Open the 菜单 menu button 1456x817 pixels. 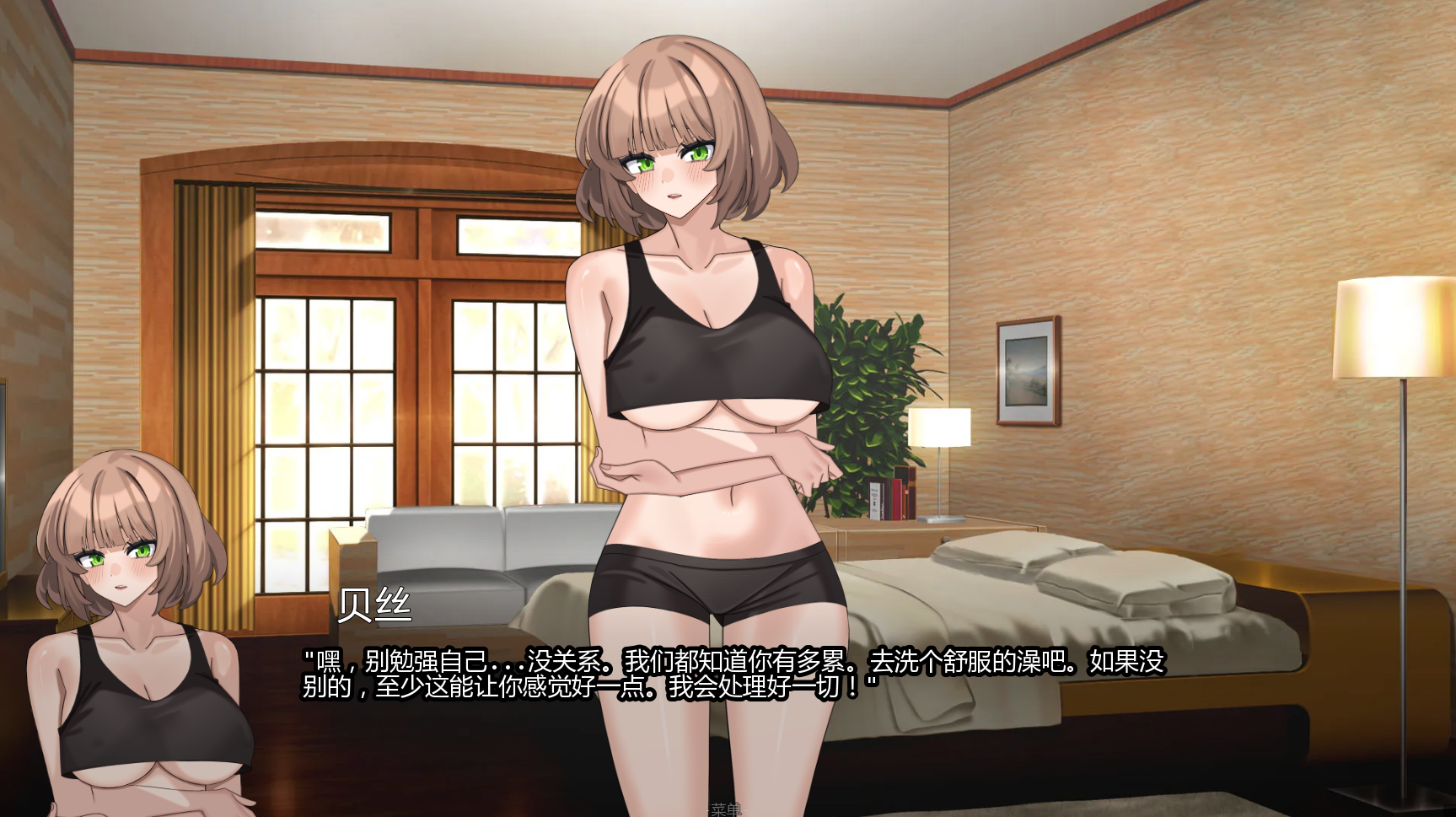pos(725,809)
